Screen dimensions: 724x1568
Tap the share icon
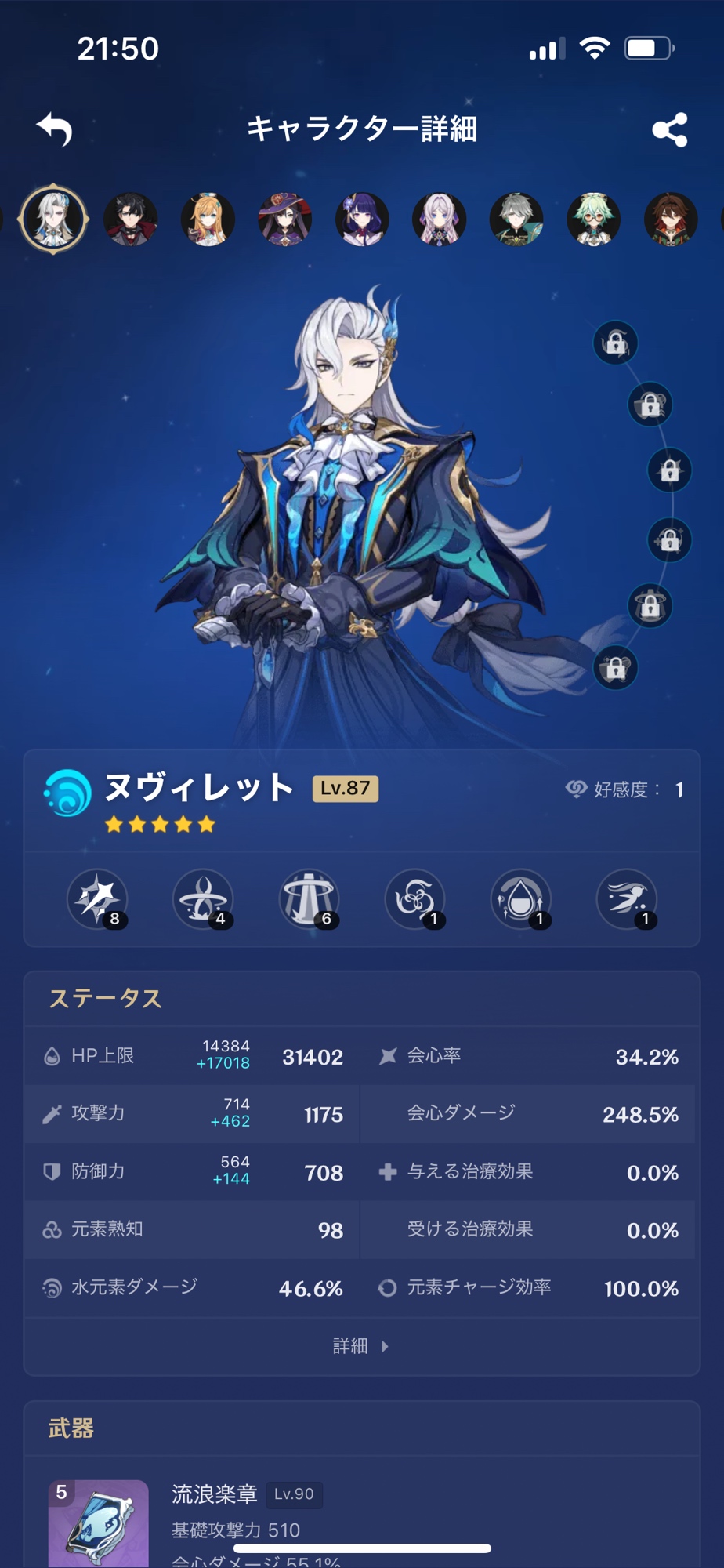[670, 130]
